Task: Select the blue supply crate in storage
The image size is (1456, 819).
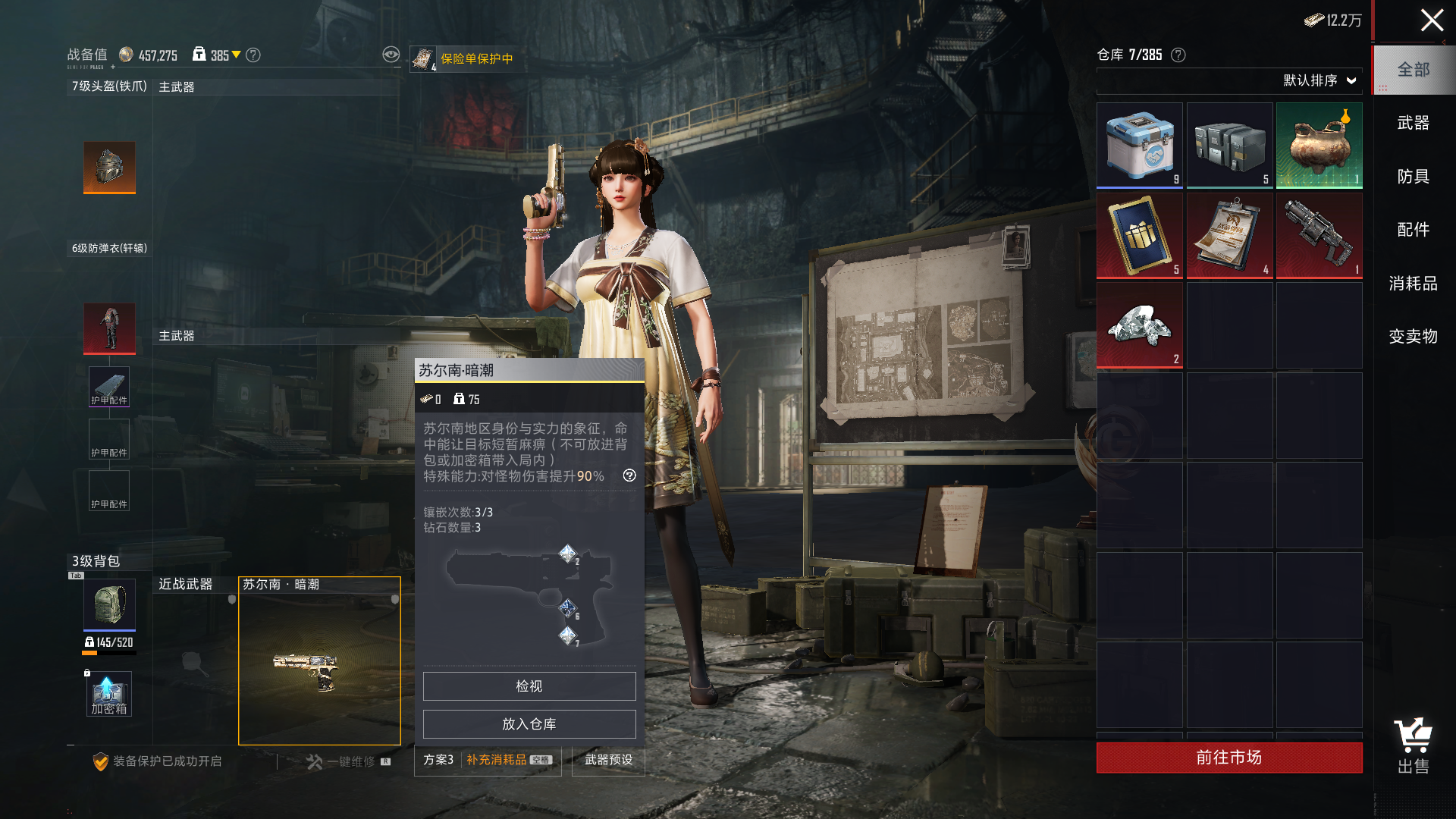Action: coord(1139,145)
